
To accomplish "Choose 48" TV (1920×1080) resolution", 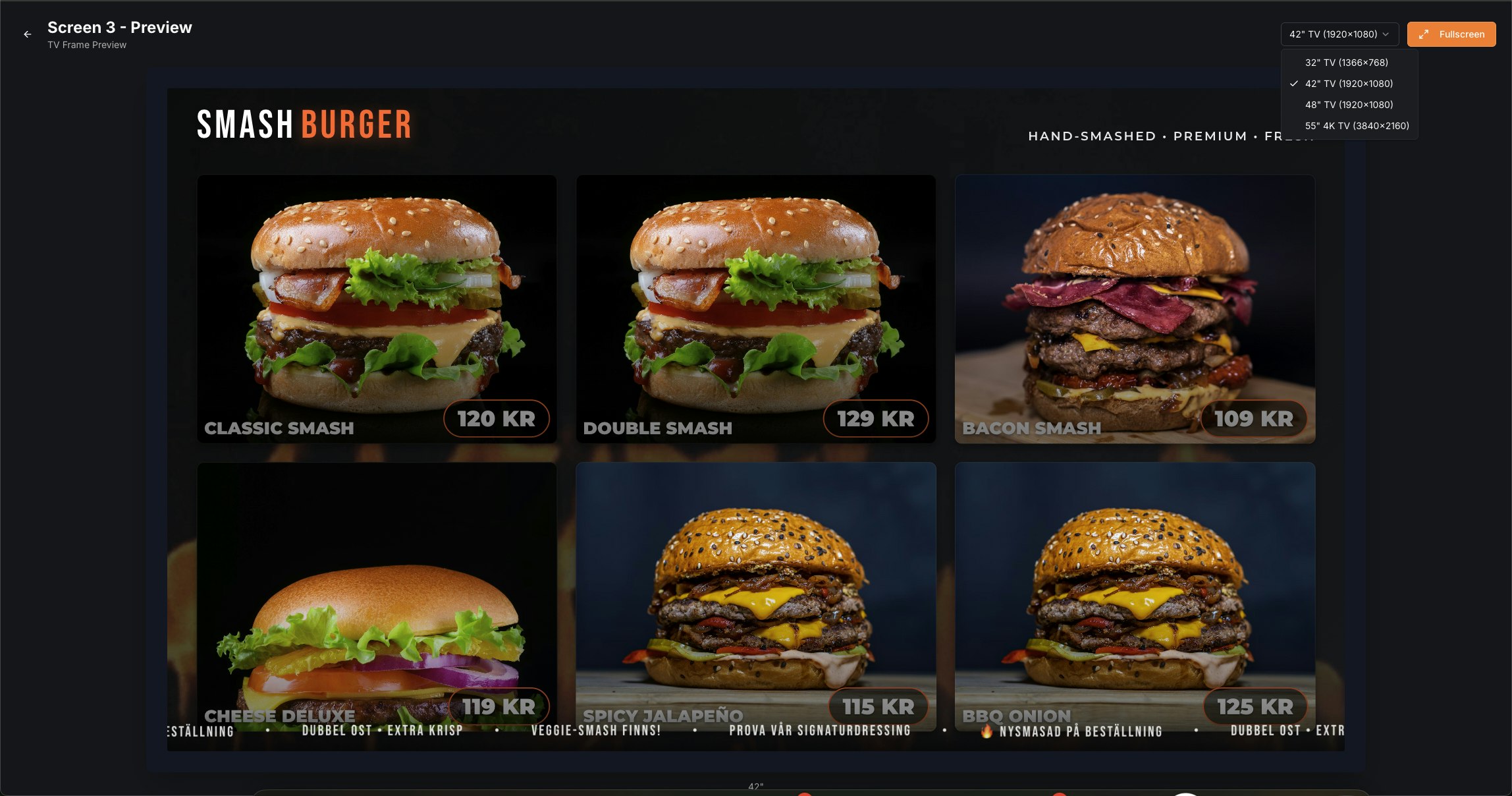I will click(x=1348, y=104).
